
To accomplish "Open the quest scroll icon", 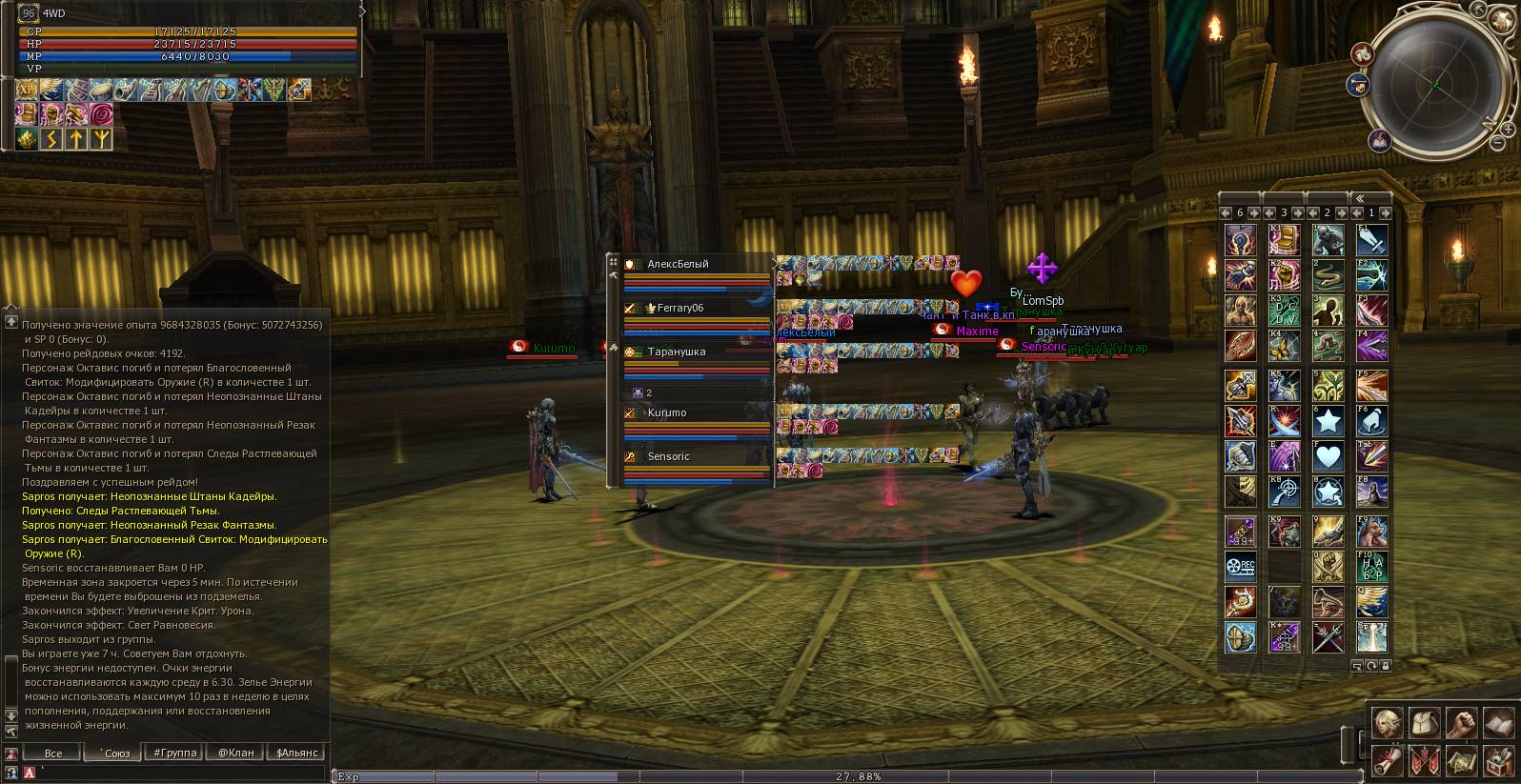I will (x=1386, y=760).
